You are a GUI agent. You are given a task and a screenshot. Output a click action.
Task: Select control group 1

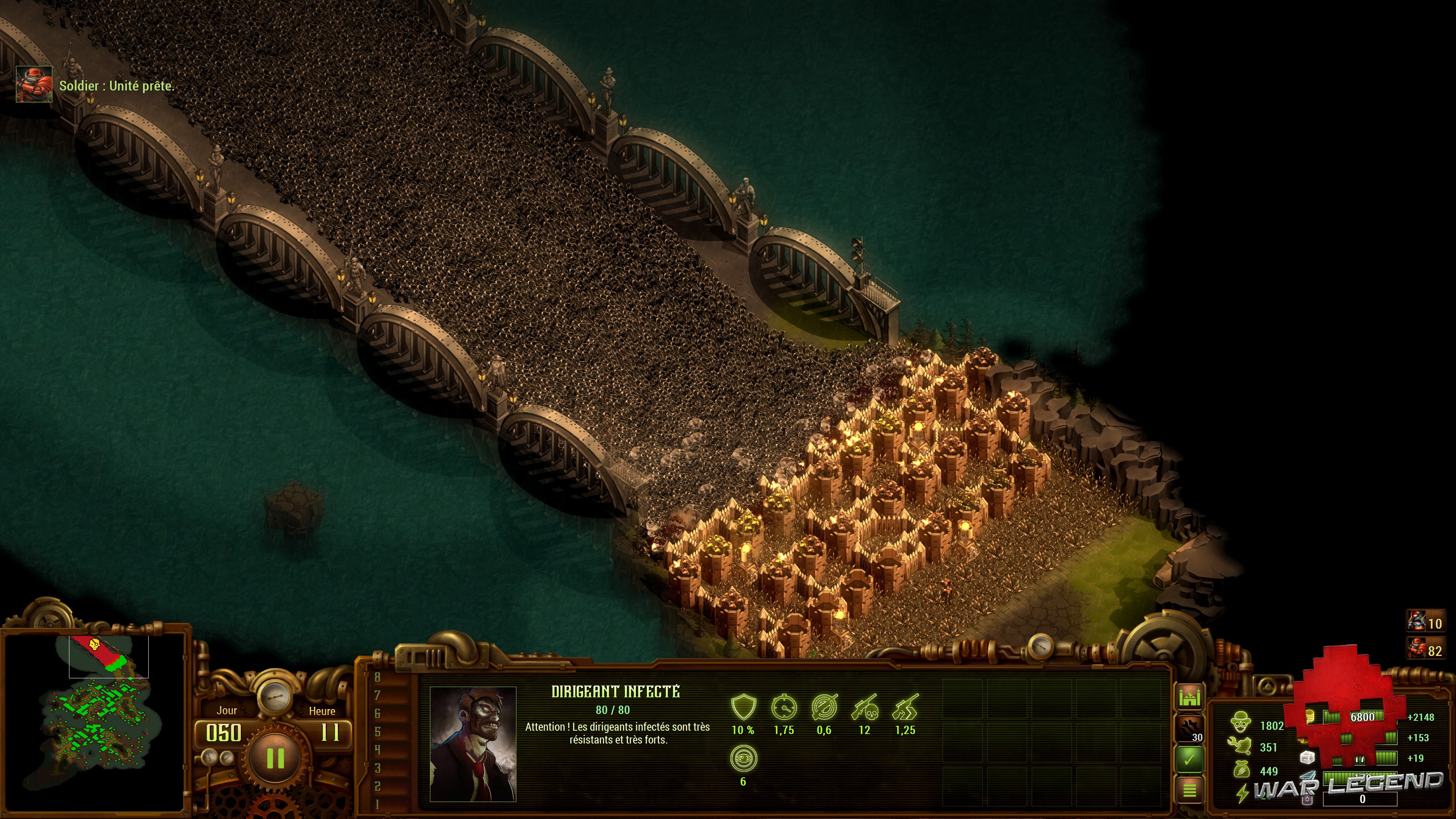(378, 804)
